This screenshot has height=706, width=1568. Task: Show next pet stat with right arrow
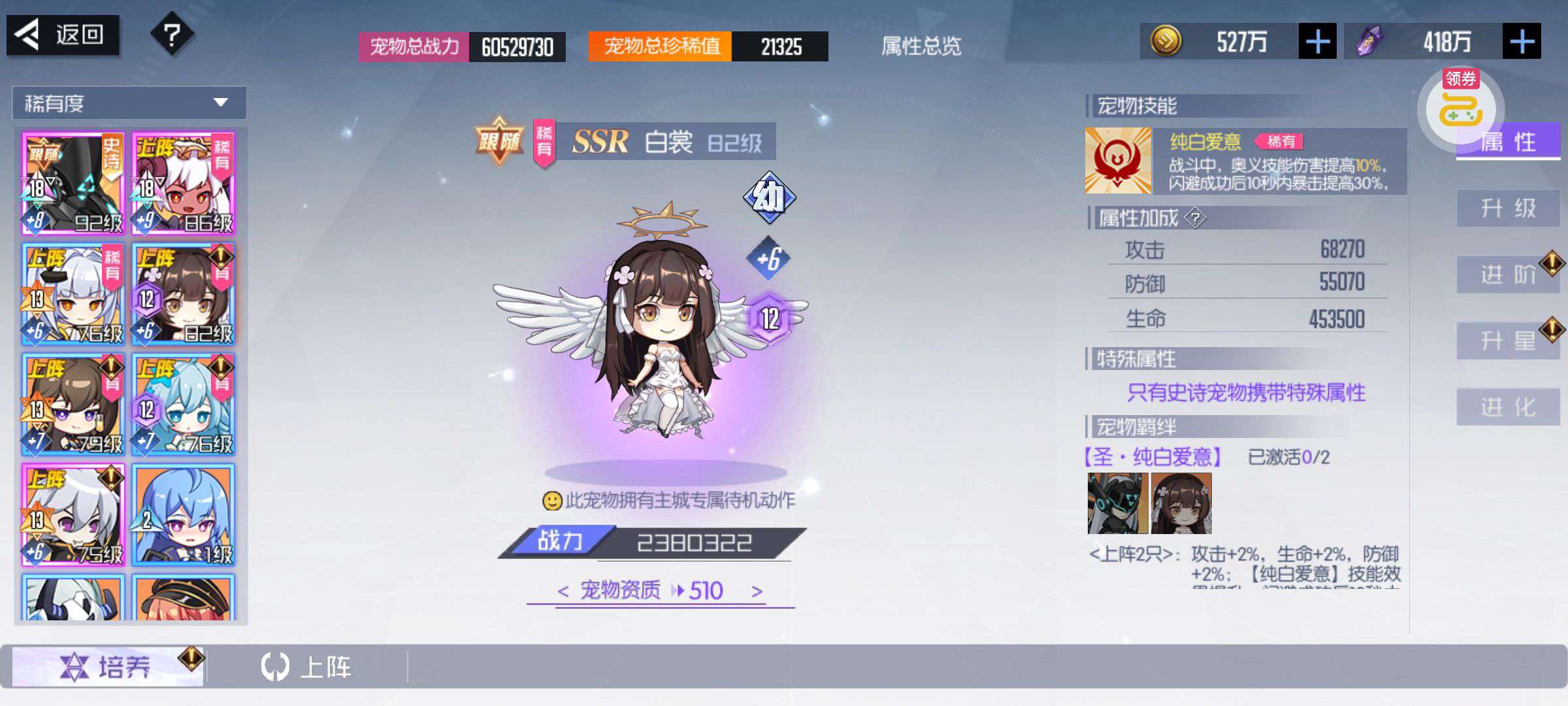coord(757,592)
